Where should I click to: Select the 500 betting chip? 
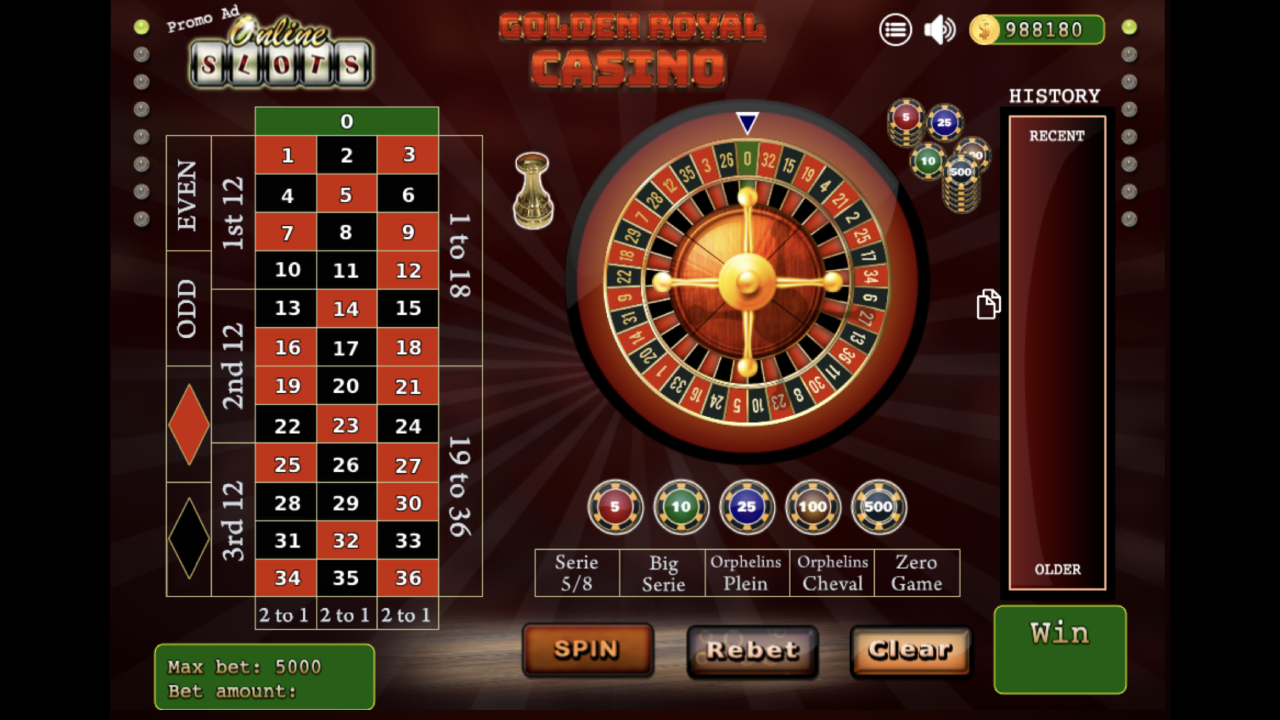878,507
